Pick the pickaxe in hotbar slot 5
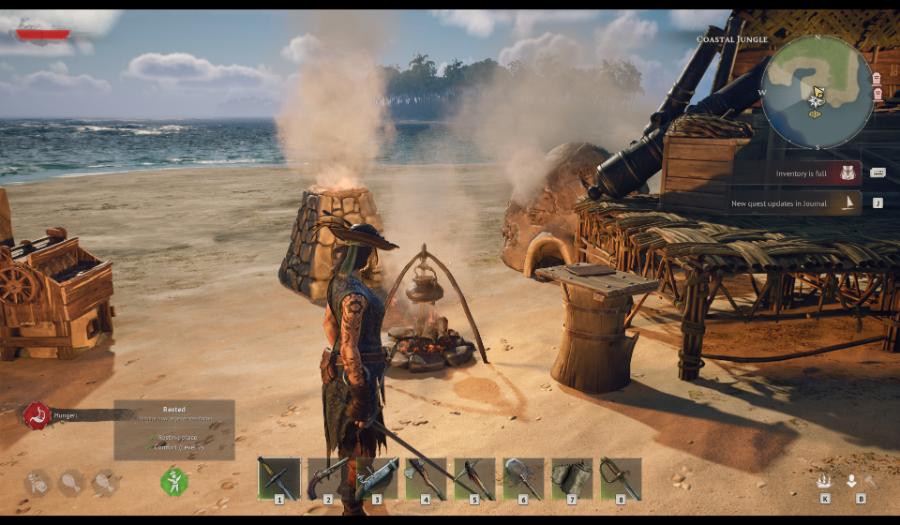 coord(475,478)
